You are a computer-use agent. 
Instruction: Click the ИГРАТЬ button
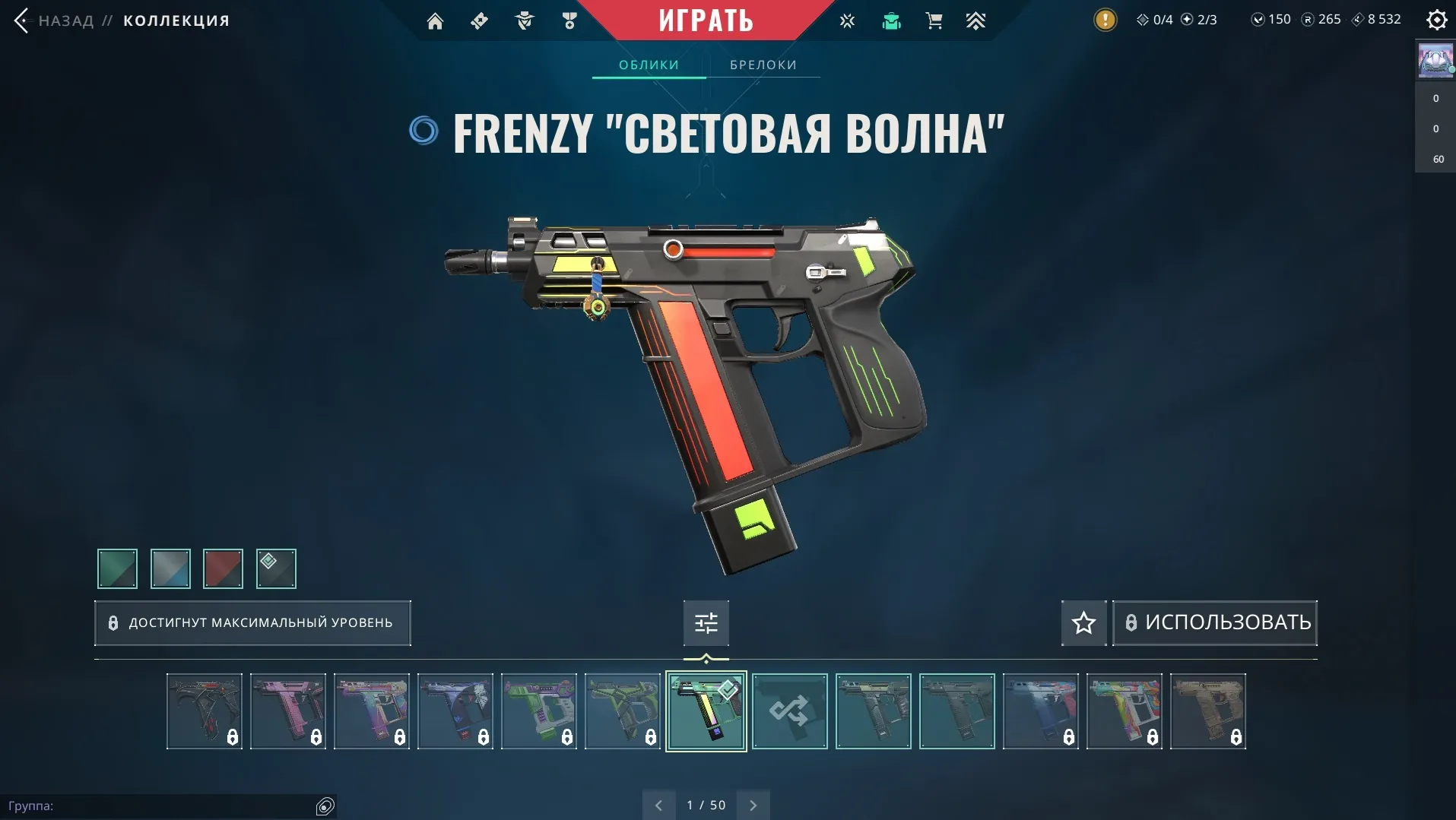click(706, 19)
